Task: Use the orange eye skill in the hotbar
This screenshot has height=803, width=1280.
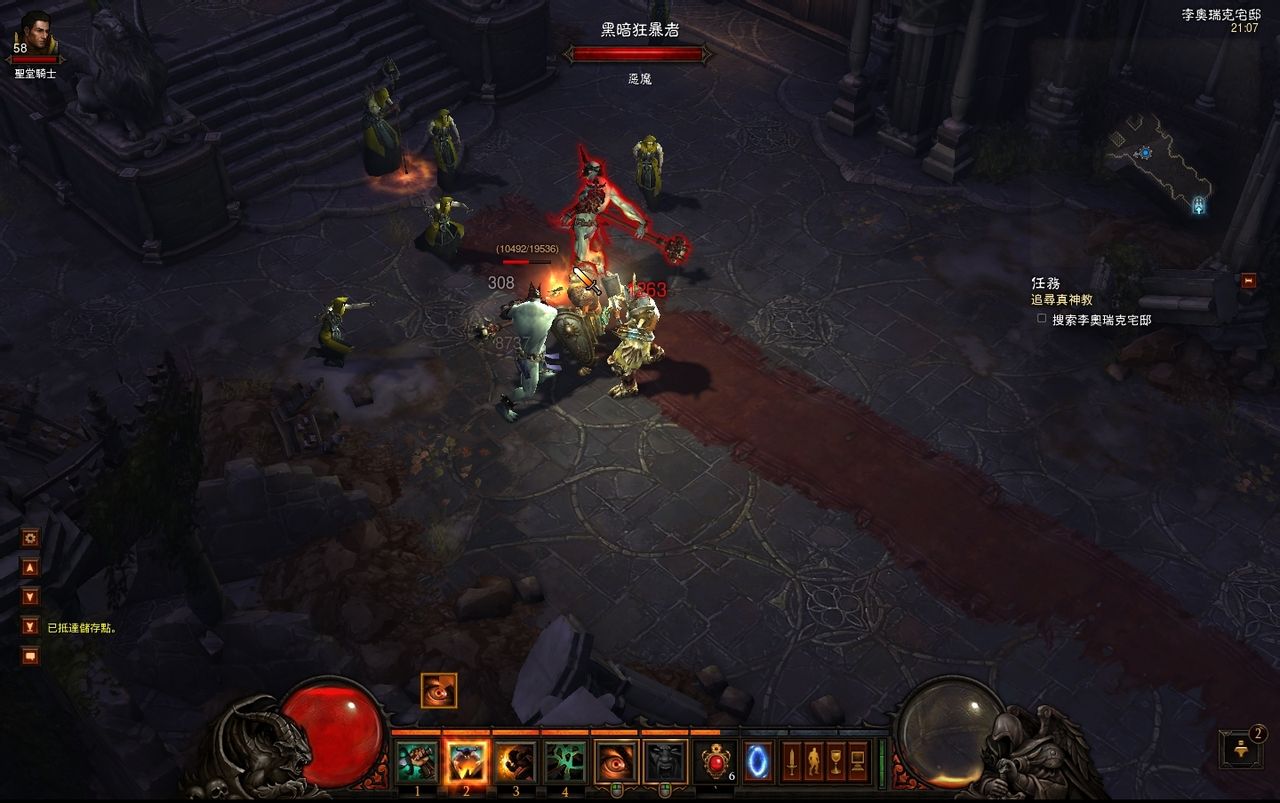Action: (x=616, y=762)
